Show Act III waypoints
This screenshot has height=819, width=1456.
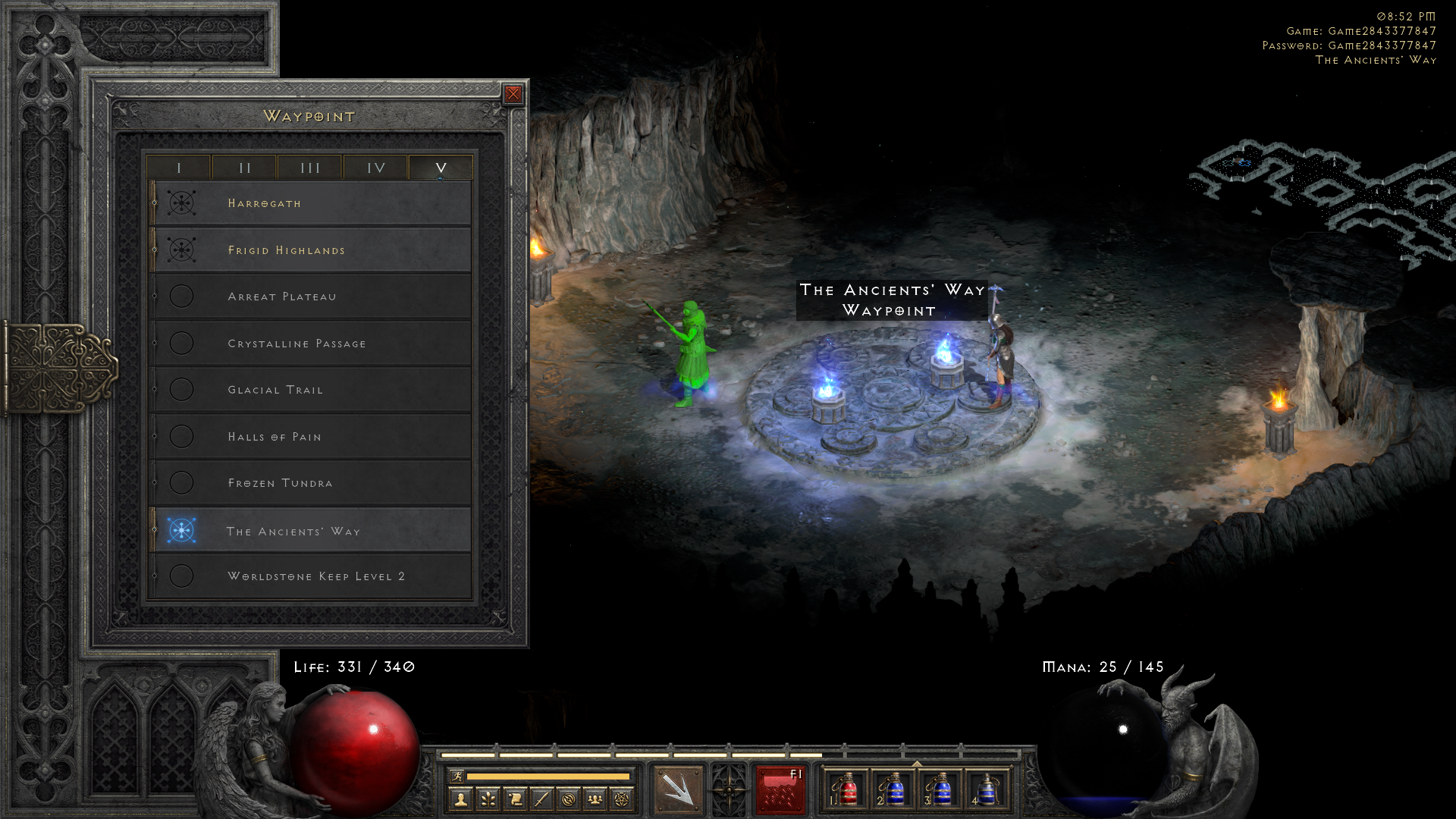pos(310,168)
